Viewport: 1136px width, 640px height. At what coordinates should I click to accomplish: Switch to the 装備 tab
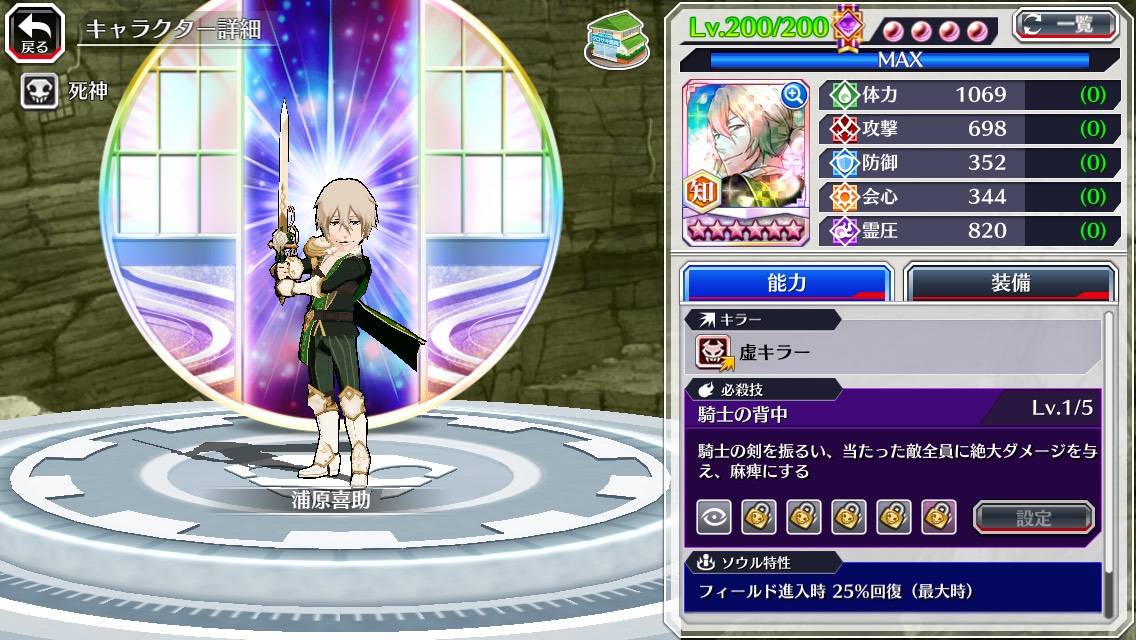1009,283
